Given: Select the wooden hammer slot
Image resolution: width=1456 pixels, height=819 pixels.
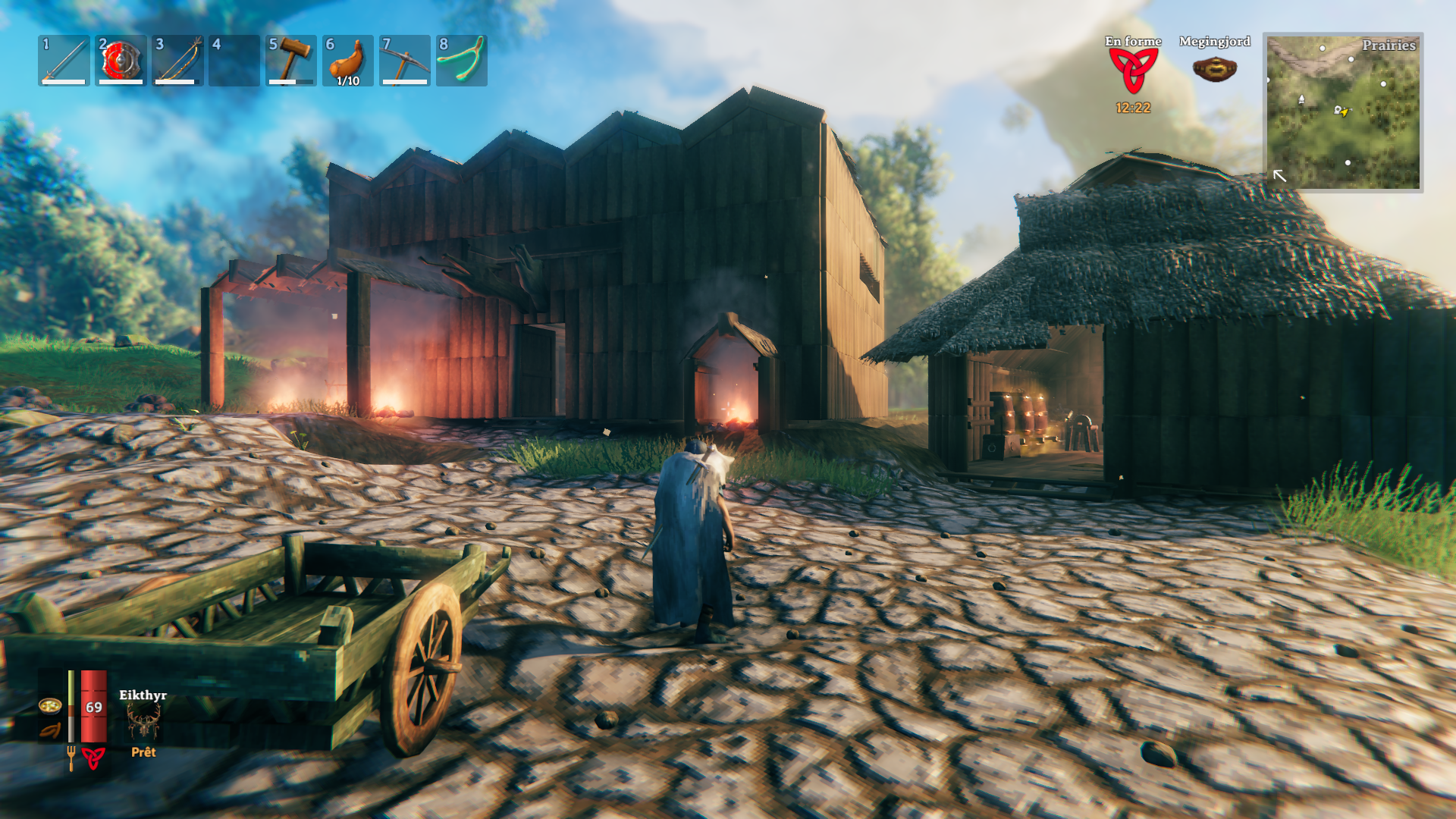Looking at the screenshot, I should [291, 61].
